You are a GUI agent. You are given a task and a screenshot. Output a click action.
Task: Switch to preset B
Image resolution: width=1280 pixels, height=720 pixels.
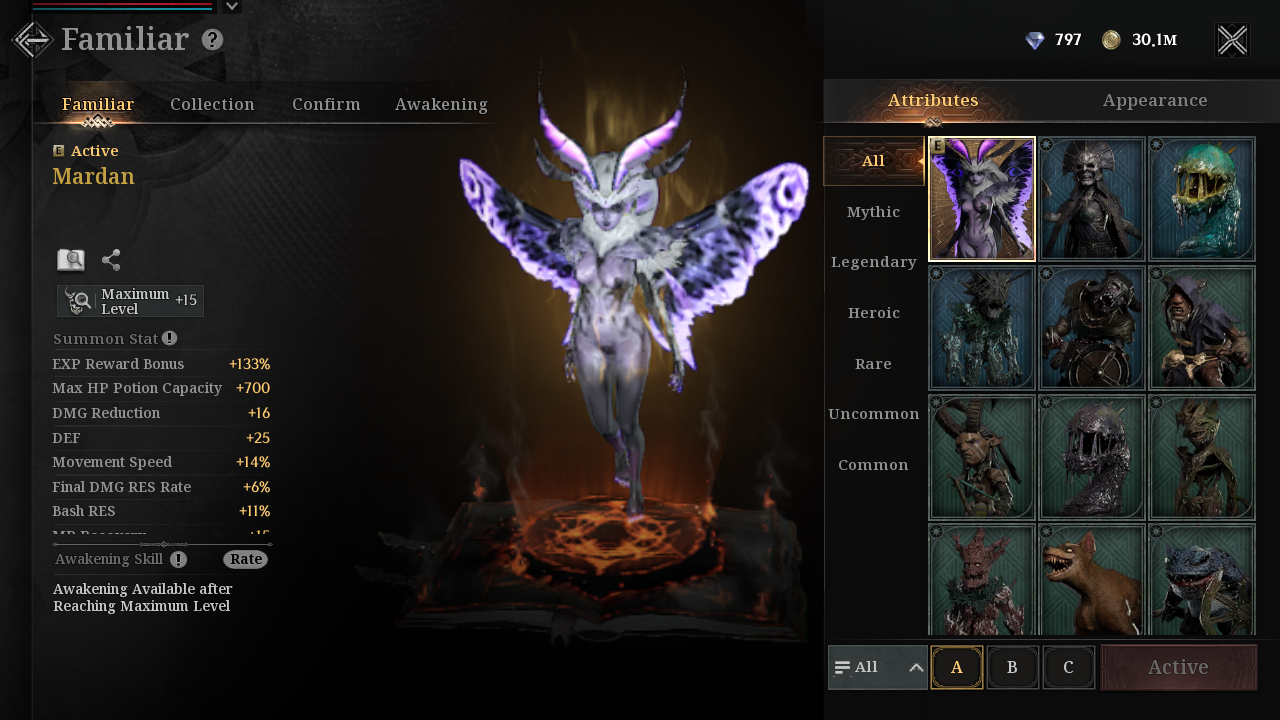click(x=1012, y=667)
